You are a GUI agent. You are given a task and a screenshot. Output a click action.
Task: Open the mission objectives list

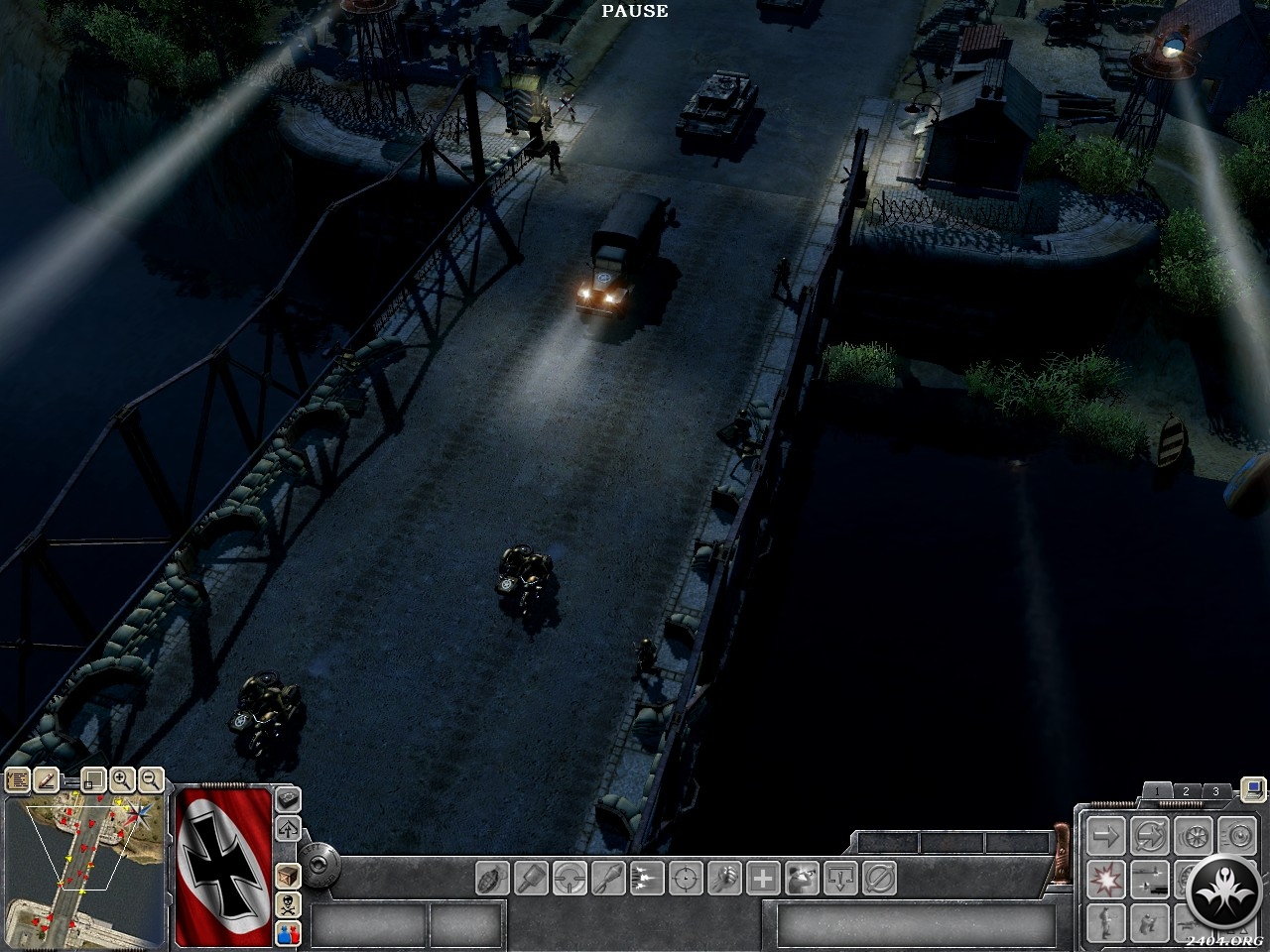coord(17,780)
